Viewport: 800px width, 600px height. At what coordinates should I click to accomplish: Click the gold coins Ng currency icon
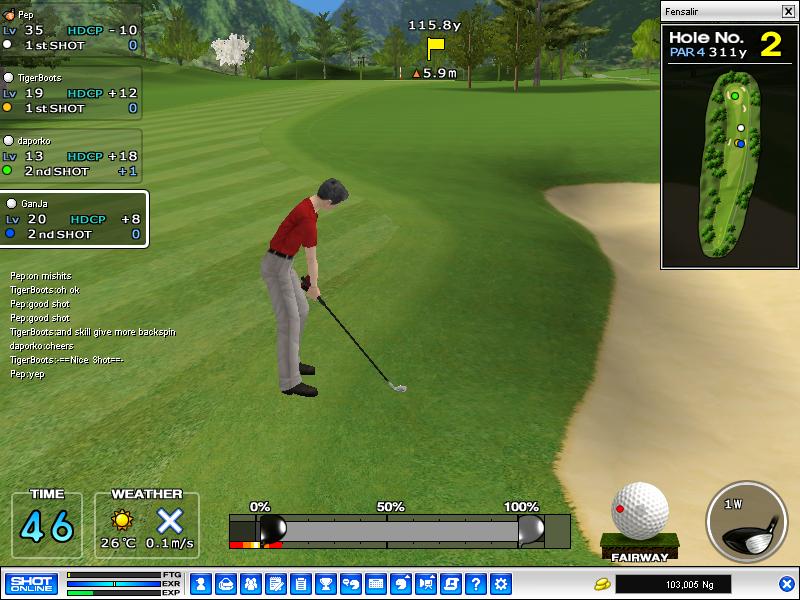tap(602, 584)
